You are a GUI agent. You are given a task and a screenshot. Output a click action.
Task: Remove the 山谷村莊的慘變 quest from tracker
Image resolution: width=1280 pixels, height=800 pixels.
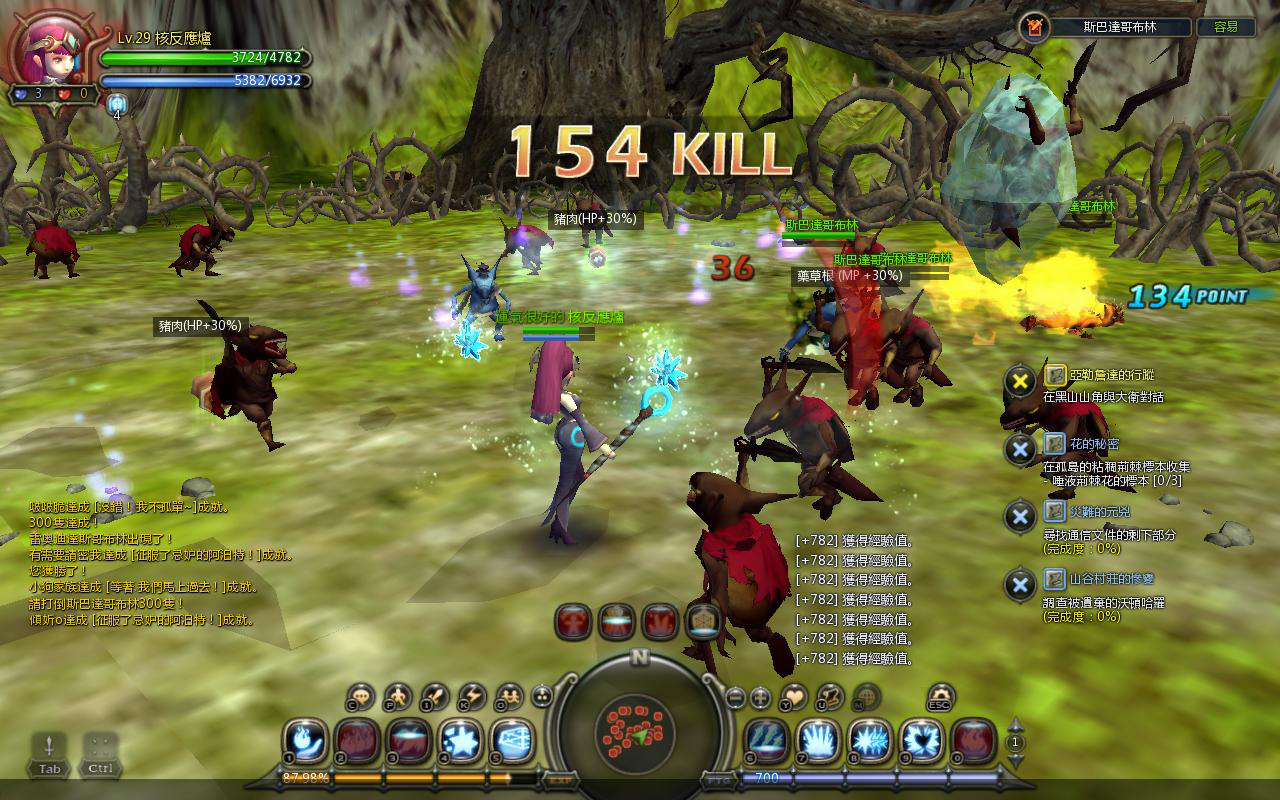pos(1020,585)
